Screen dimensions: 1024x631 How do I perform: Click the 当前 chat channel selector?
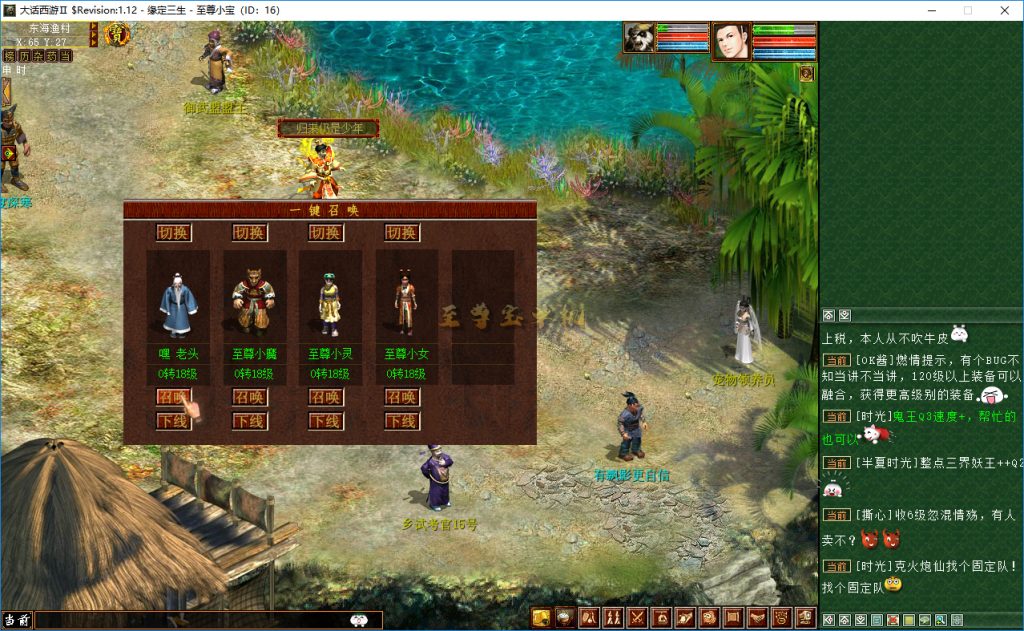click(x=16, y=620)
